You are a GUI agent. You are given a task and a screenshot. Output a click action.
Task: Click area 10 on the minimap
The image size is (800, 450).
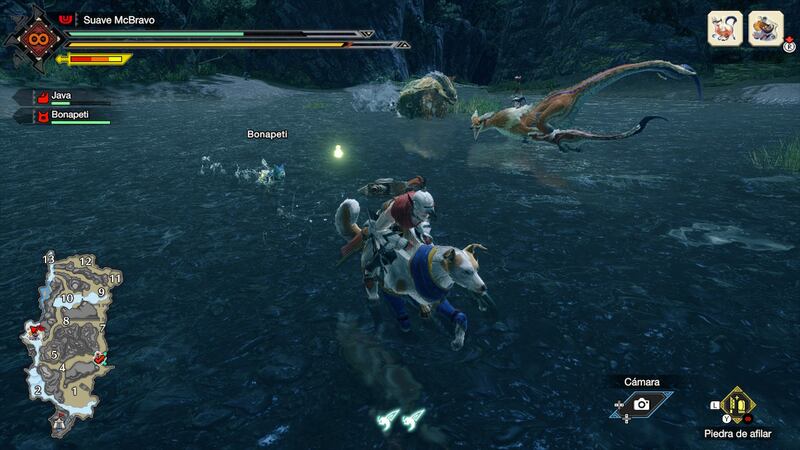pos(67,298)
